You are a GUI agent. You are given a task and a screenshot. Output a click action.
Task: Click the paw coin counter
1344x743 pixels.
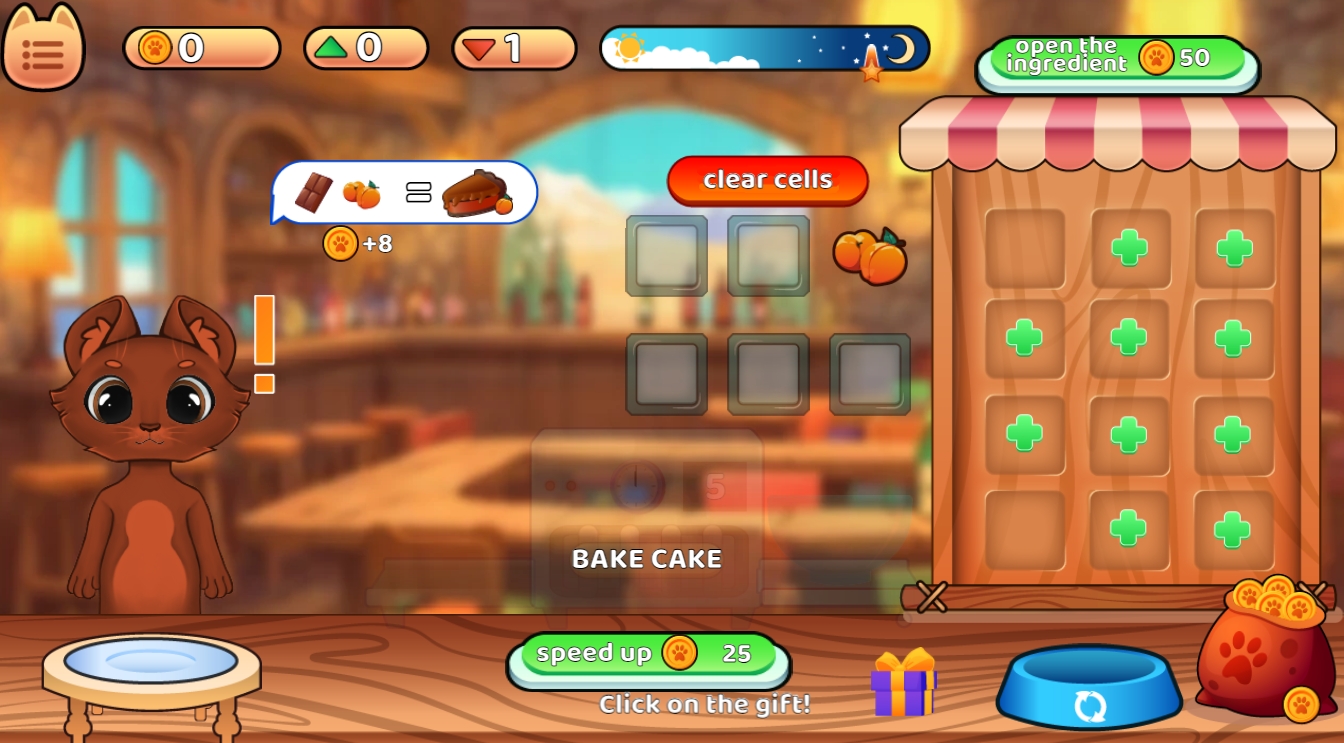point(200,47)
